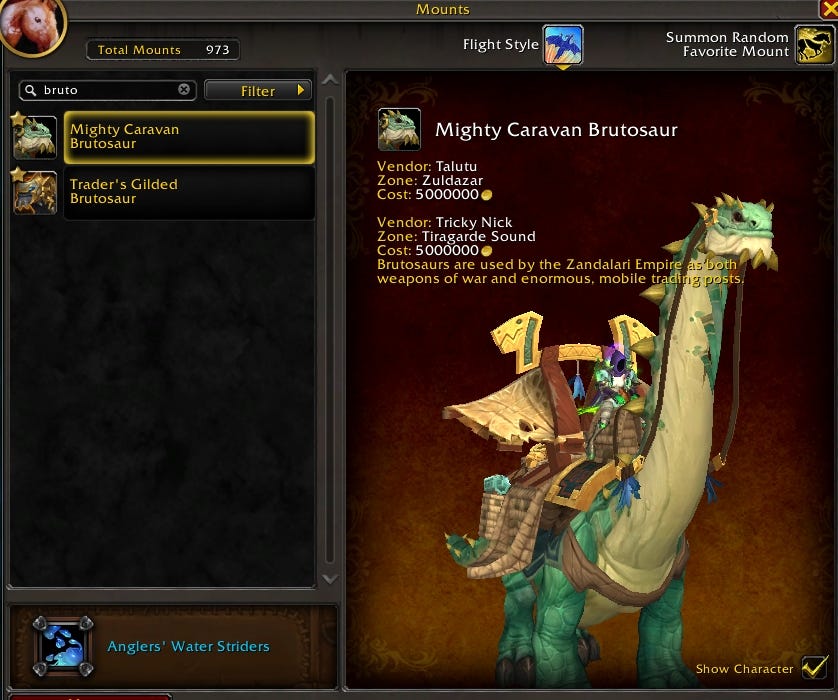Toggle the Show Character checkbox

coord(815,668)
